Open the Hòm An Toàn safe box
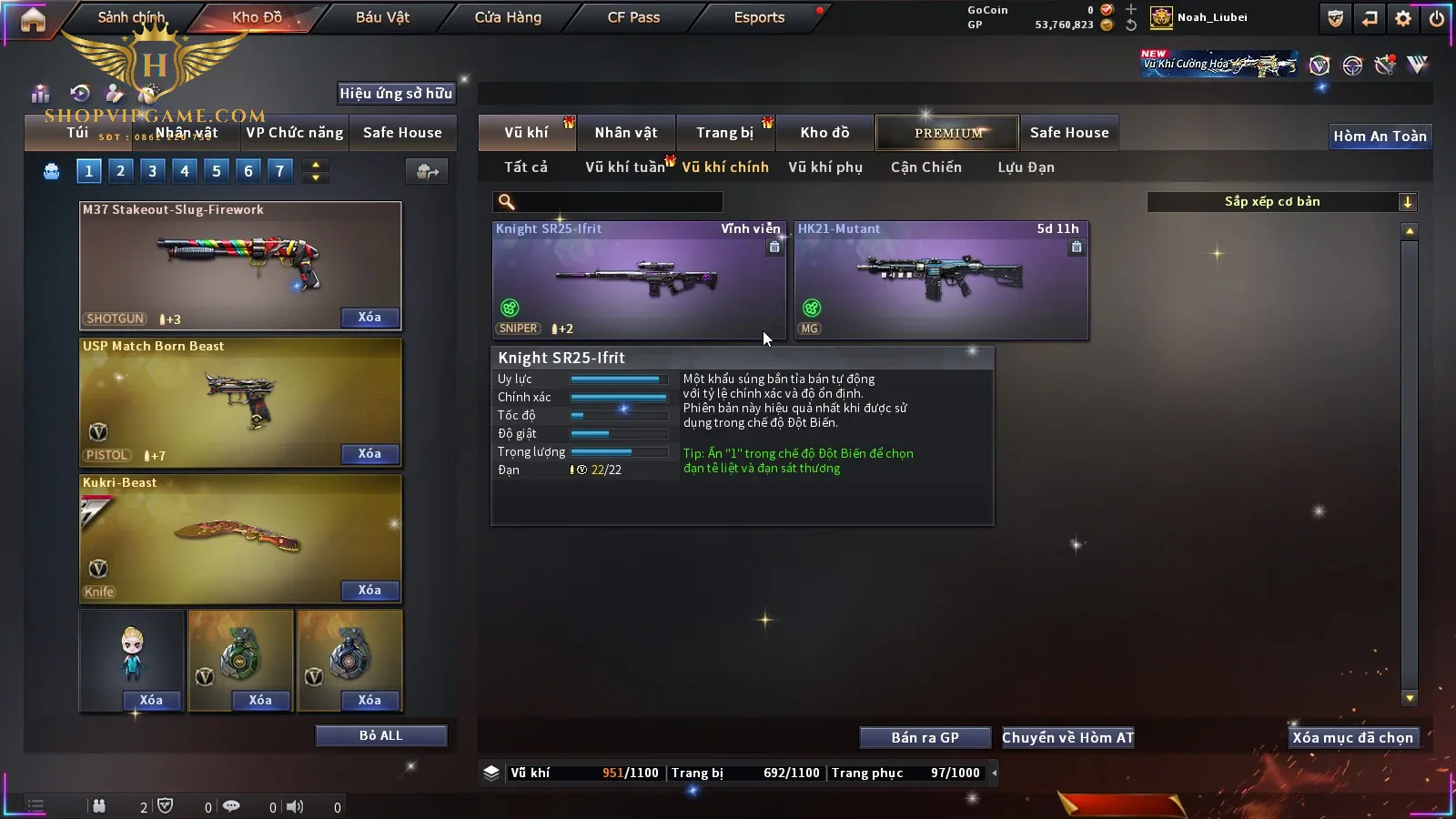The height and width of the screenshot is (819, 1456). [x=1380, y=136]
